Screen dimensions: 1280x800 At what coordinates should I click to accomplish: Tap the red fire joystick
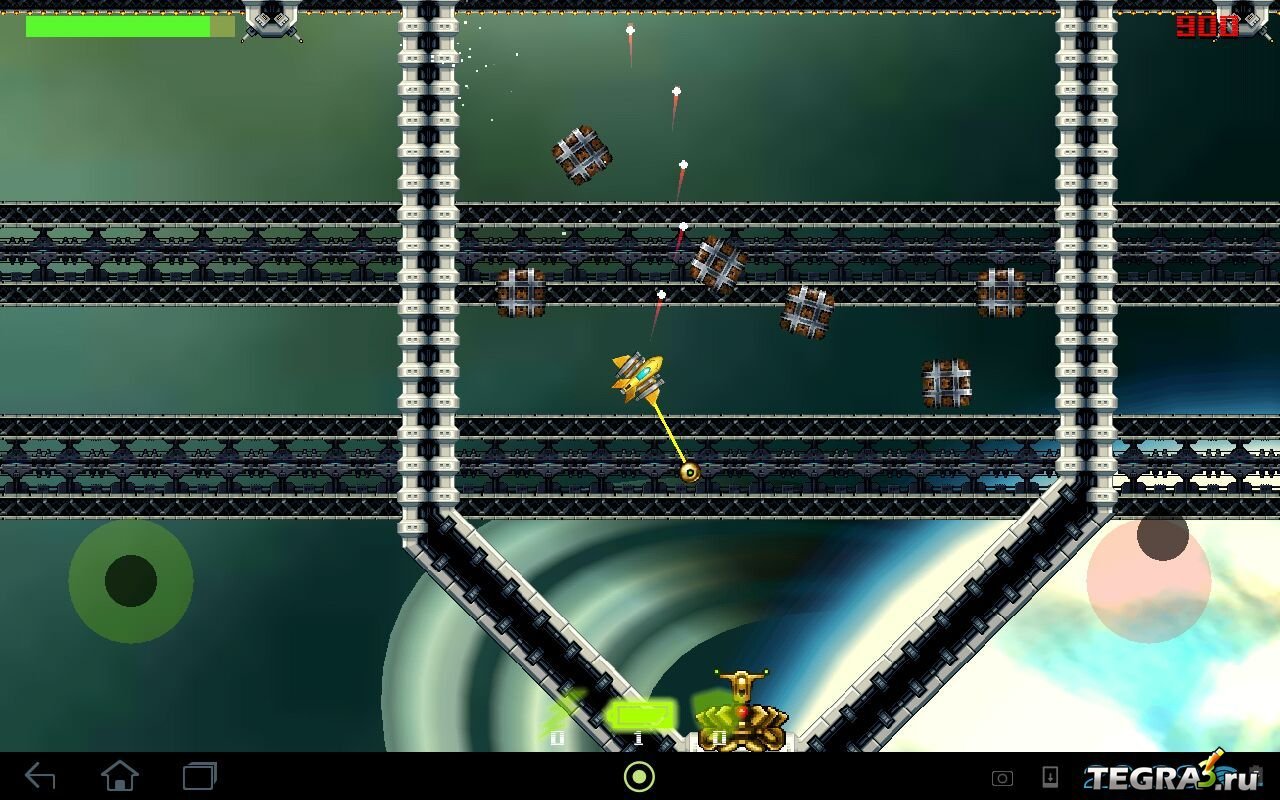coord(1148,578)
